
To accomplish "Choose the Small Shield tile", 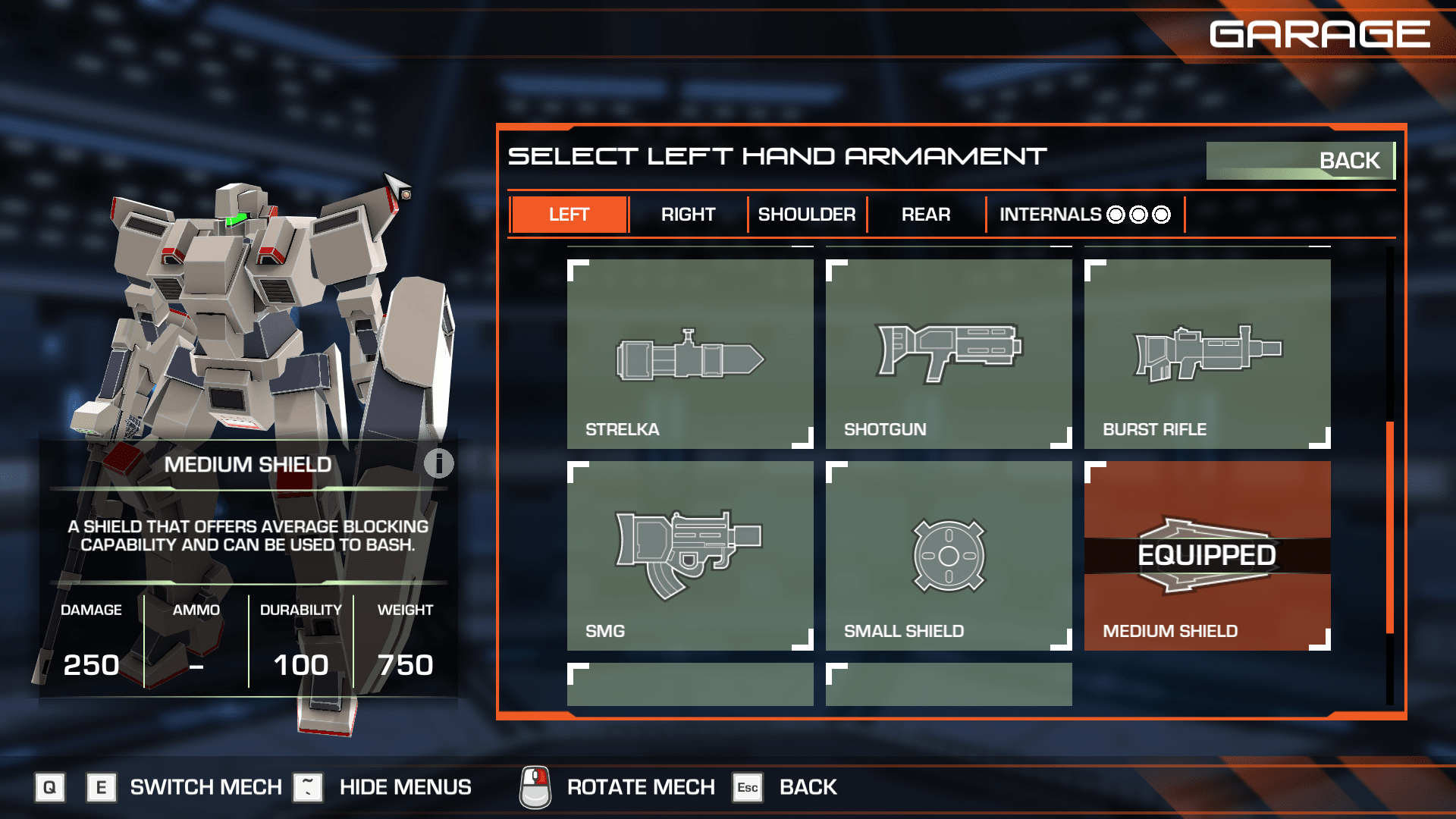I will [x=949, y=556].
